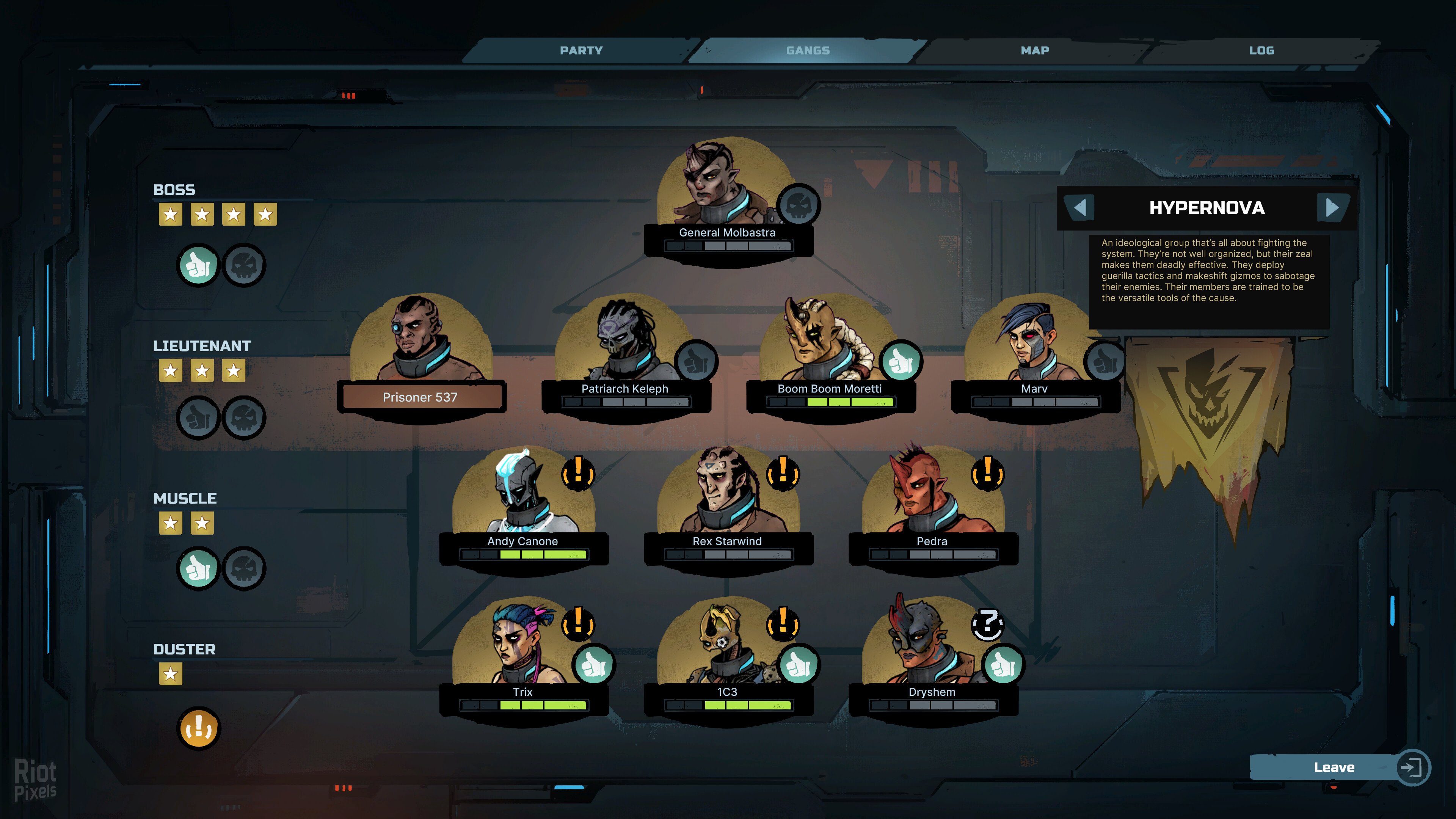Open the Log tab
This screenshot has width=1456, height=819.
1261,50
